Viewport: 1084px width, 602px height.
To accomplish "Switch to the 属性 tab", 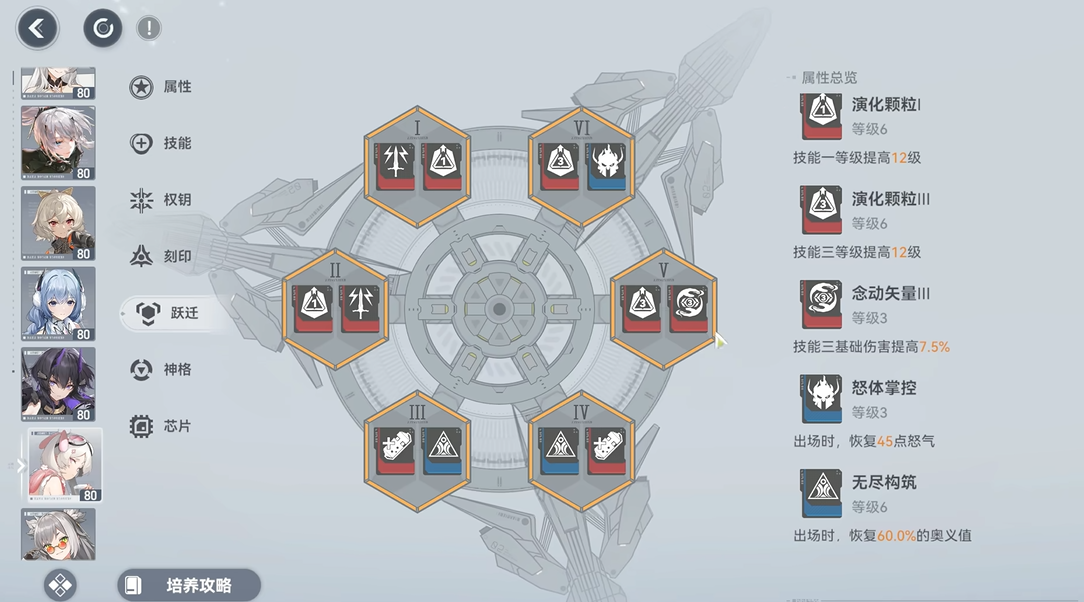I will (x=162, y=87).
